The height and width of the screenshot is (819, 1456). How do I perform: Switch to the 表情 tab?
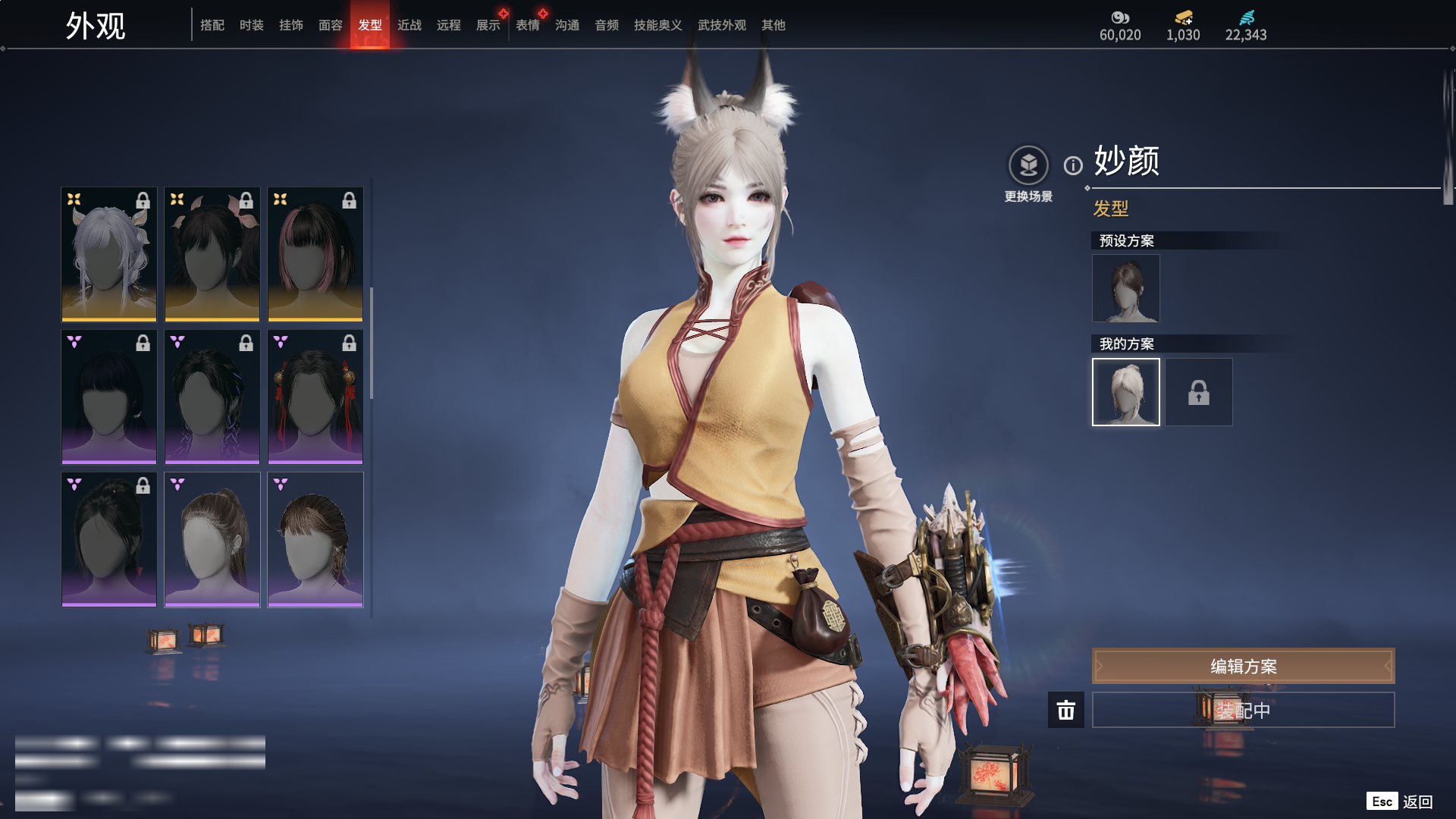coord(528,25)
